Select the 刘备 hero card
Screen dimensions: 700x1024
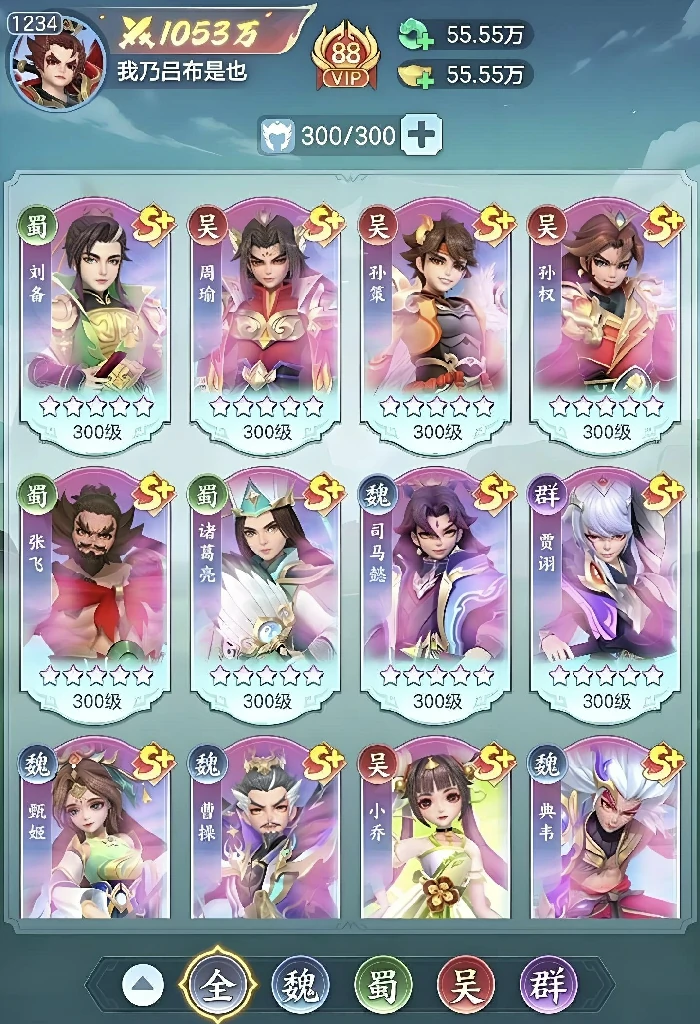pyautogui.click(x=95, y=320)
